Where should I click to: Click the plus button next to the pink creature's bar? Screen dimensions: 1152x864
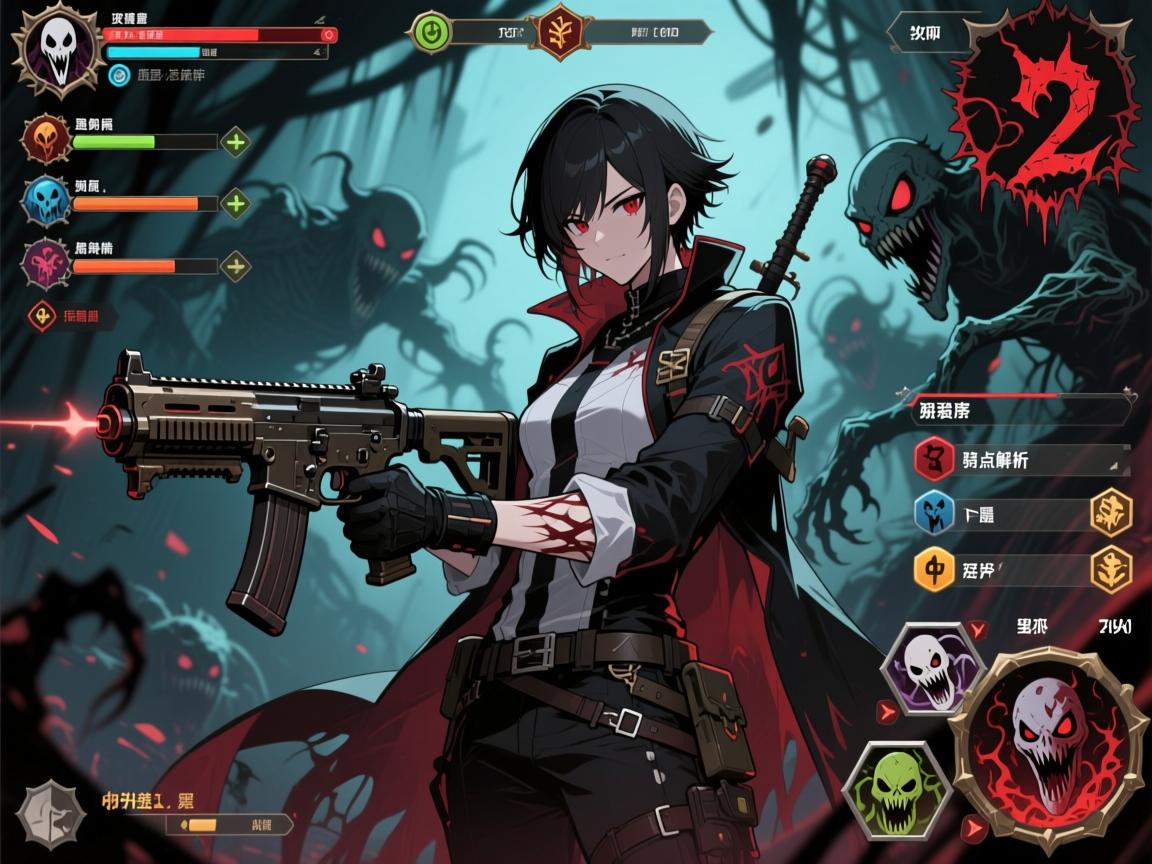coord(235,267)
